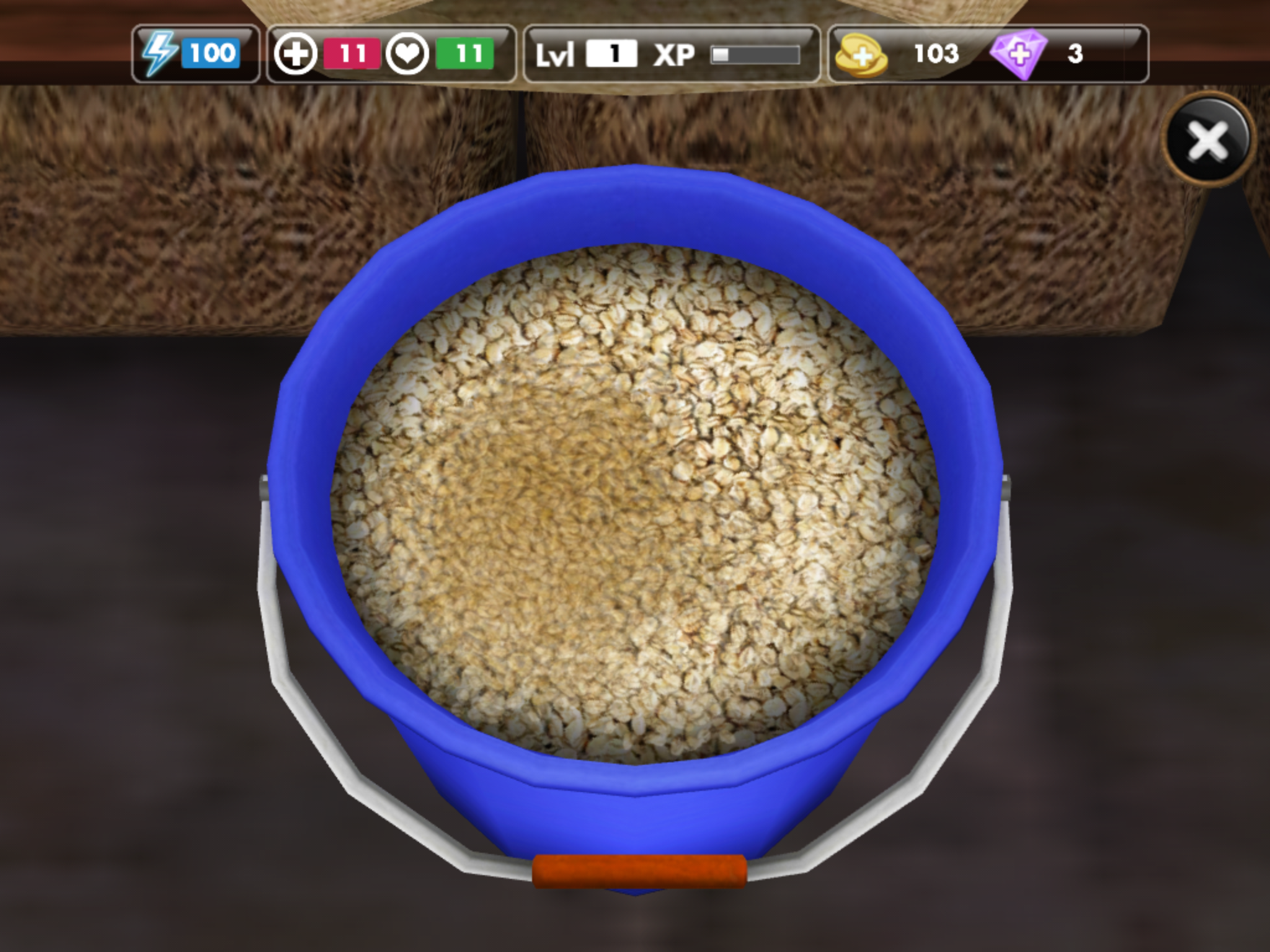Close the feed bucket view
The height and width of the screenshot is (952, 1270).
1208,138
